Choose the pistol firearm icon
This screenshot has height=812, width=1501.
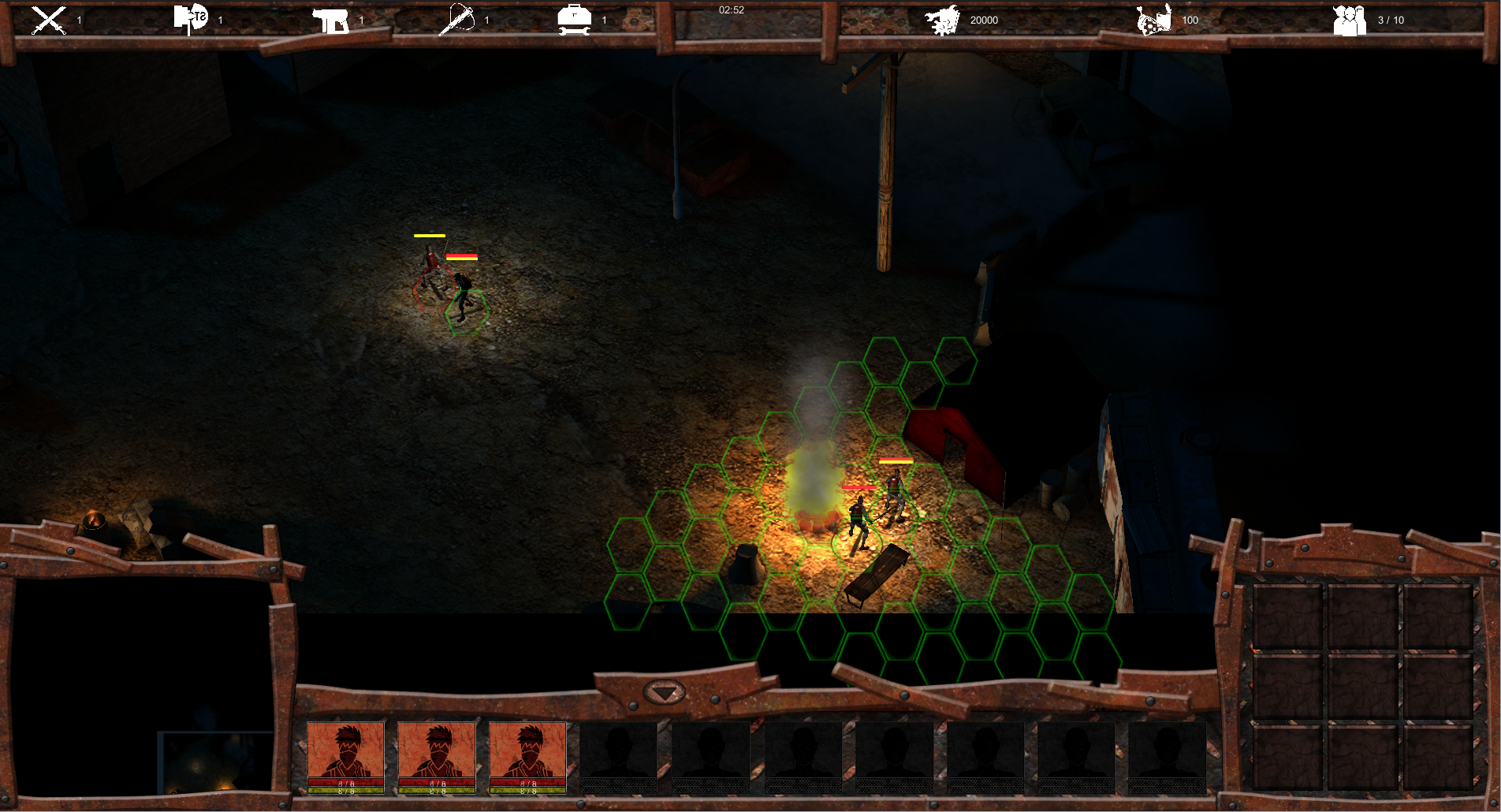[x=330, y=20]
